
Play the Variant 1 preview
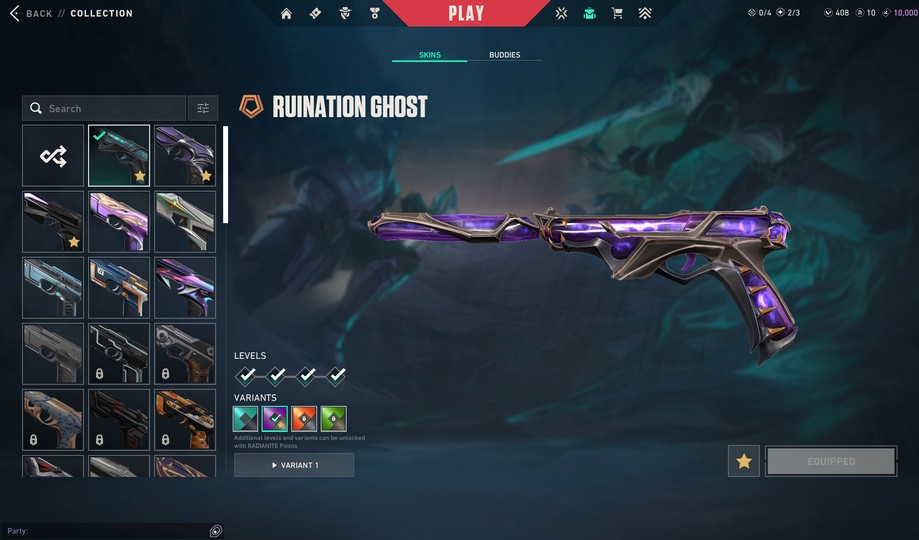pyautogui.click(x=294, y=465)
